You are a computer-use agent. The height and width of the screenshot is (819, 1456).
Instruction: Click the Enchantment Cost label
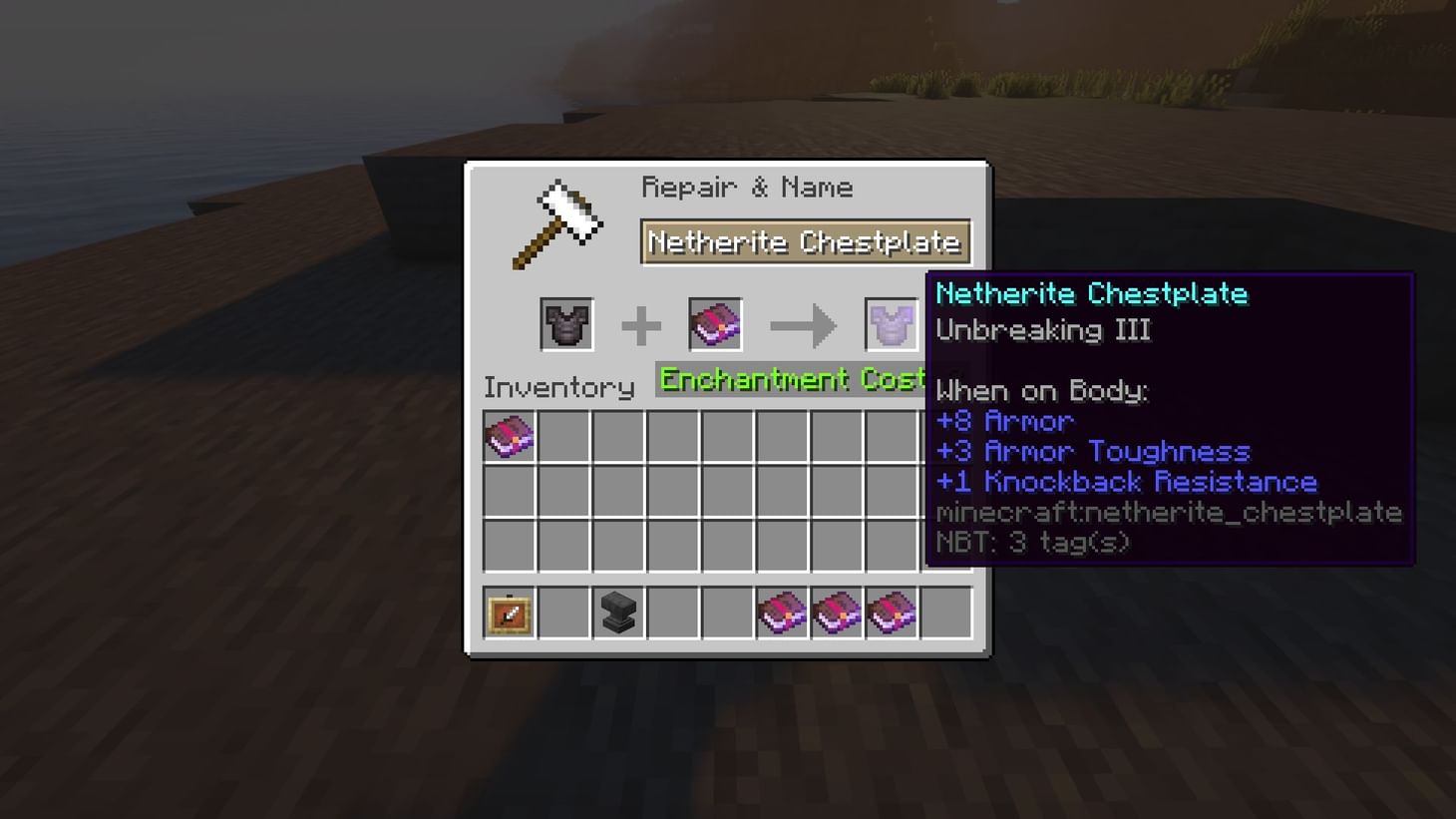(788, 380)
